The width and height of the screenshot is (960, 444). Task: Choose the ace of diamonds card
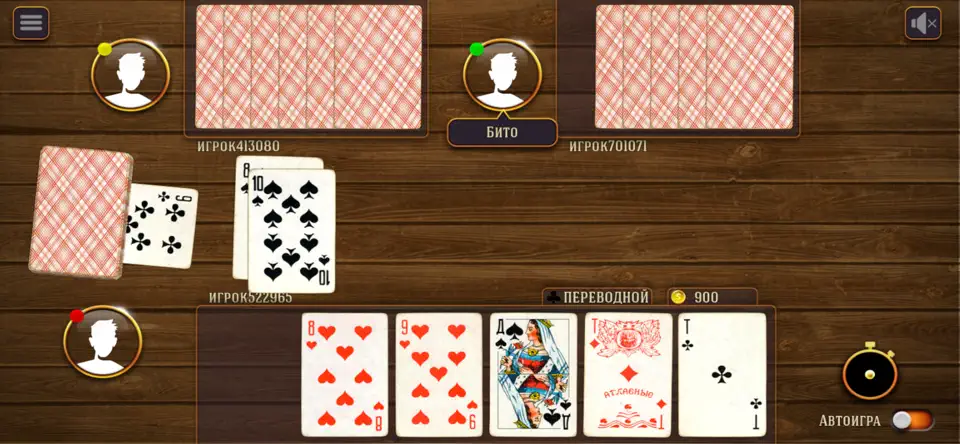tap(627, 374)
